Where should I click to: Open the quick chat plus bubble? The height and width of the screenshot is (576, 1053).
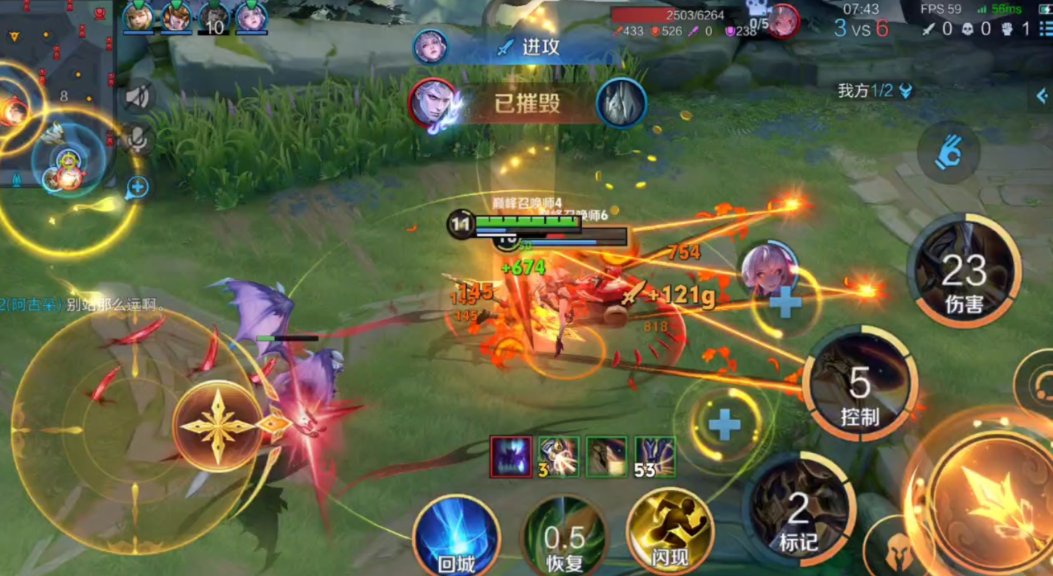pos(137,186)
